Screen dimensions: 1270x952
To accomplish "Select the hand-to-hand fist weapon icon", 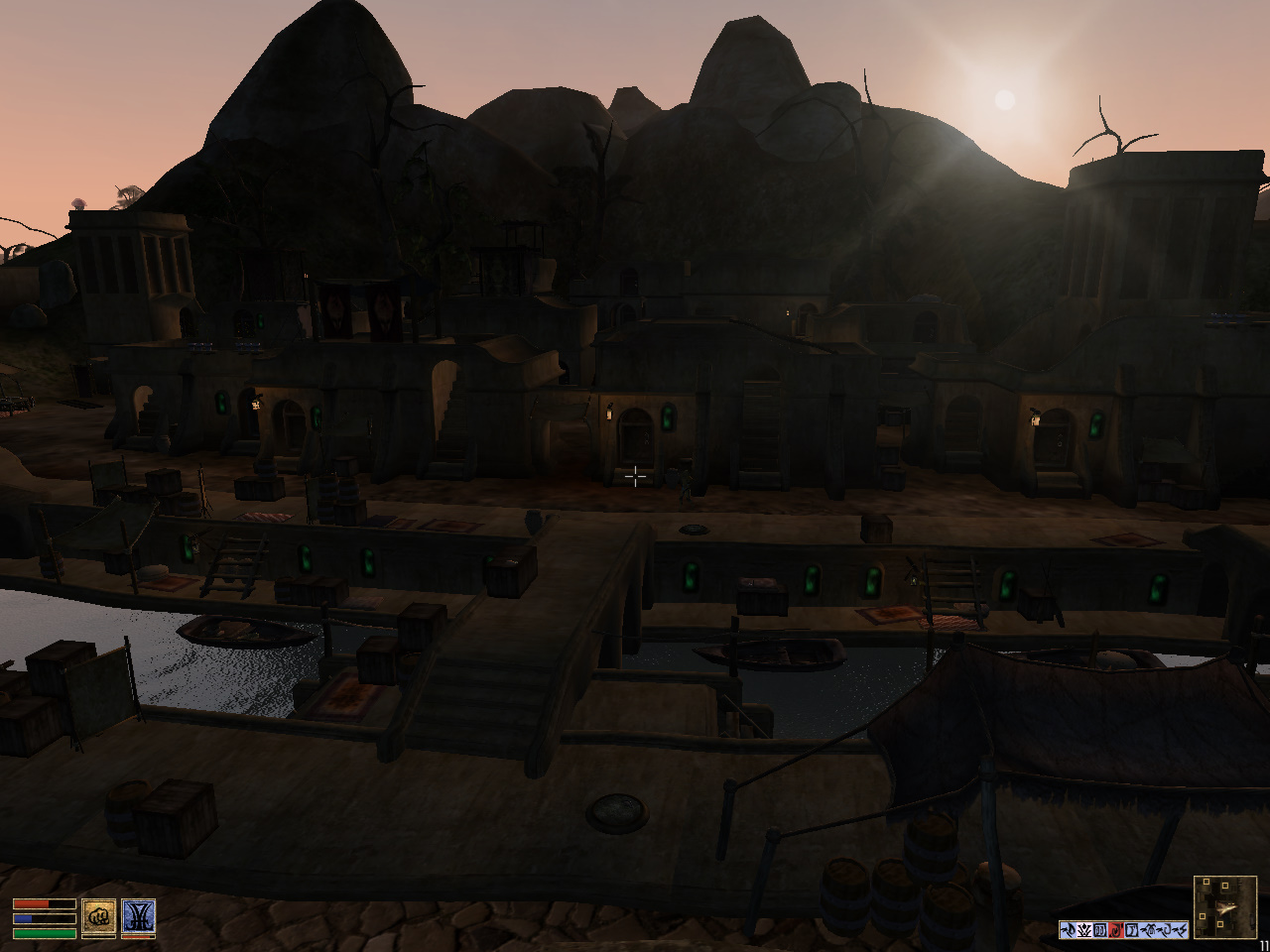I will pyautogui.click(x=99, y=918).
